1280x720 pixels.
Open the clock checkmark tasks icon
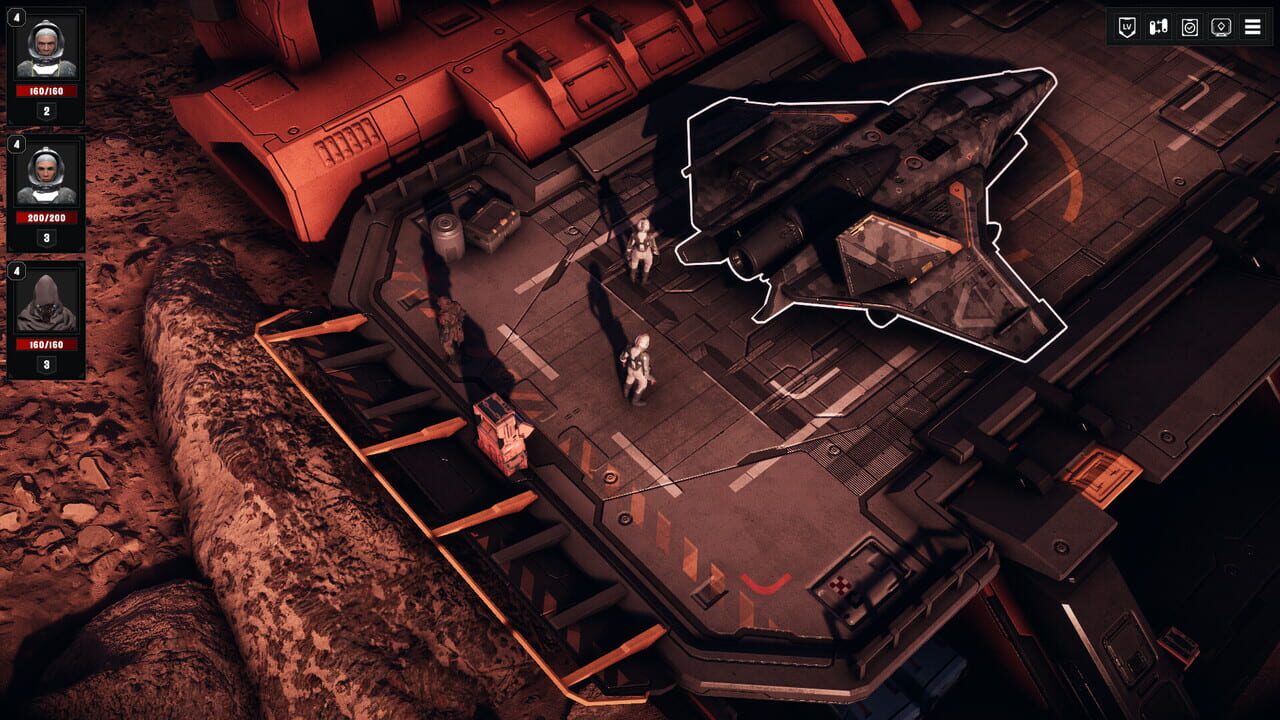tap(1189, 26)
